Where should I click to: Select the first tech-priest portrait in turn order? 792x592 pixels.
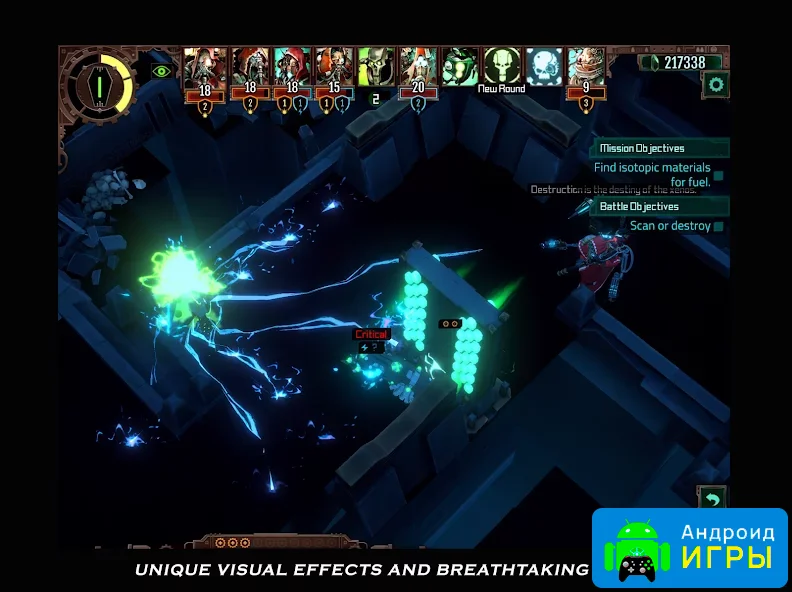click(204, 67)
